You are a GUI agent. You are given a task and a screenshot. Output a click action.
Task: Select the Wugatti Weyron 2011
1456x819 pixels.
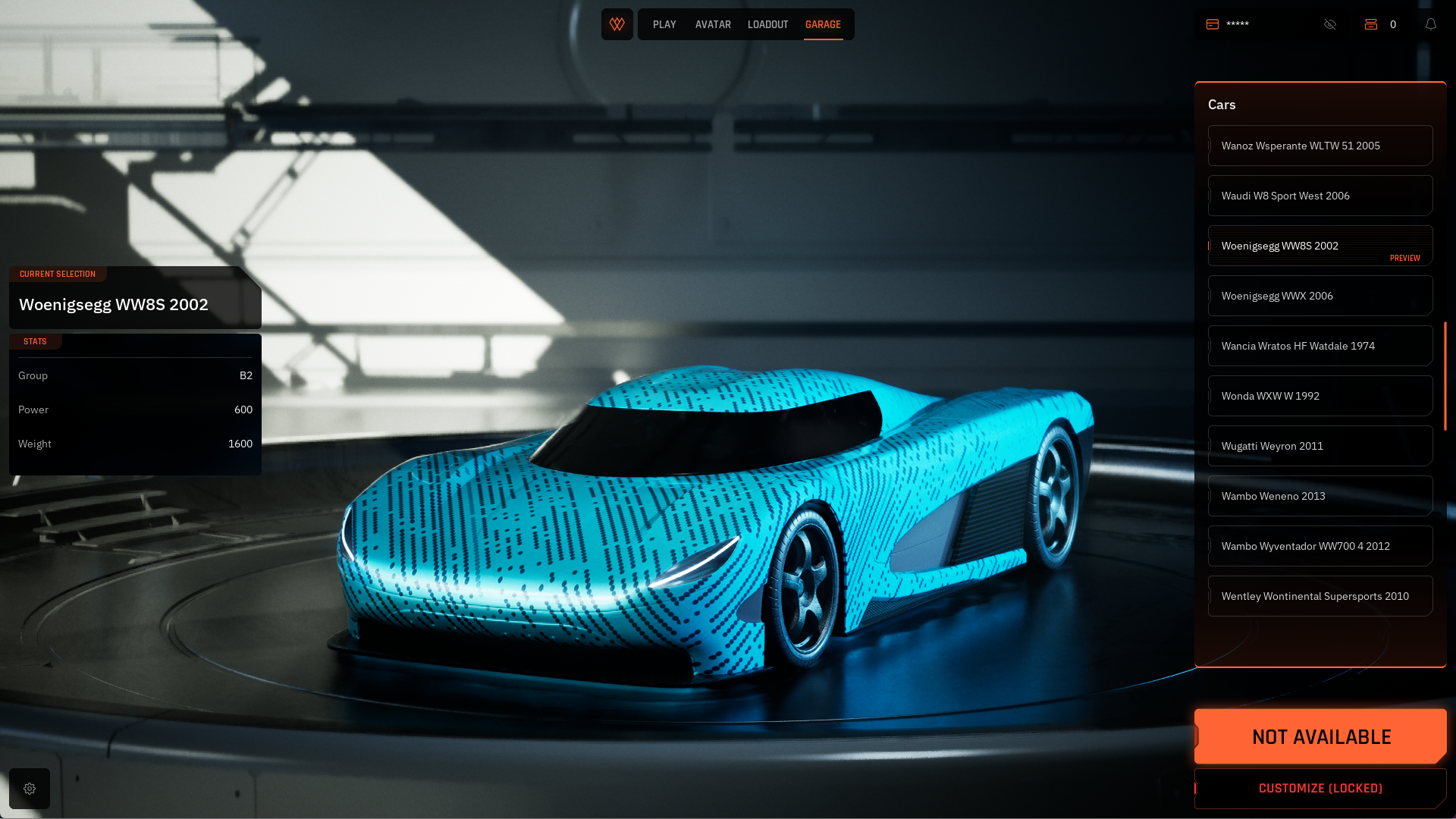point(1319,446)
